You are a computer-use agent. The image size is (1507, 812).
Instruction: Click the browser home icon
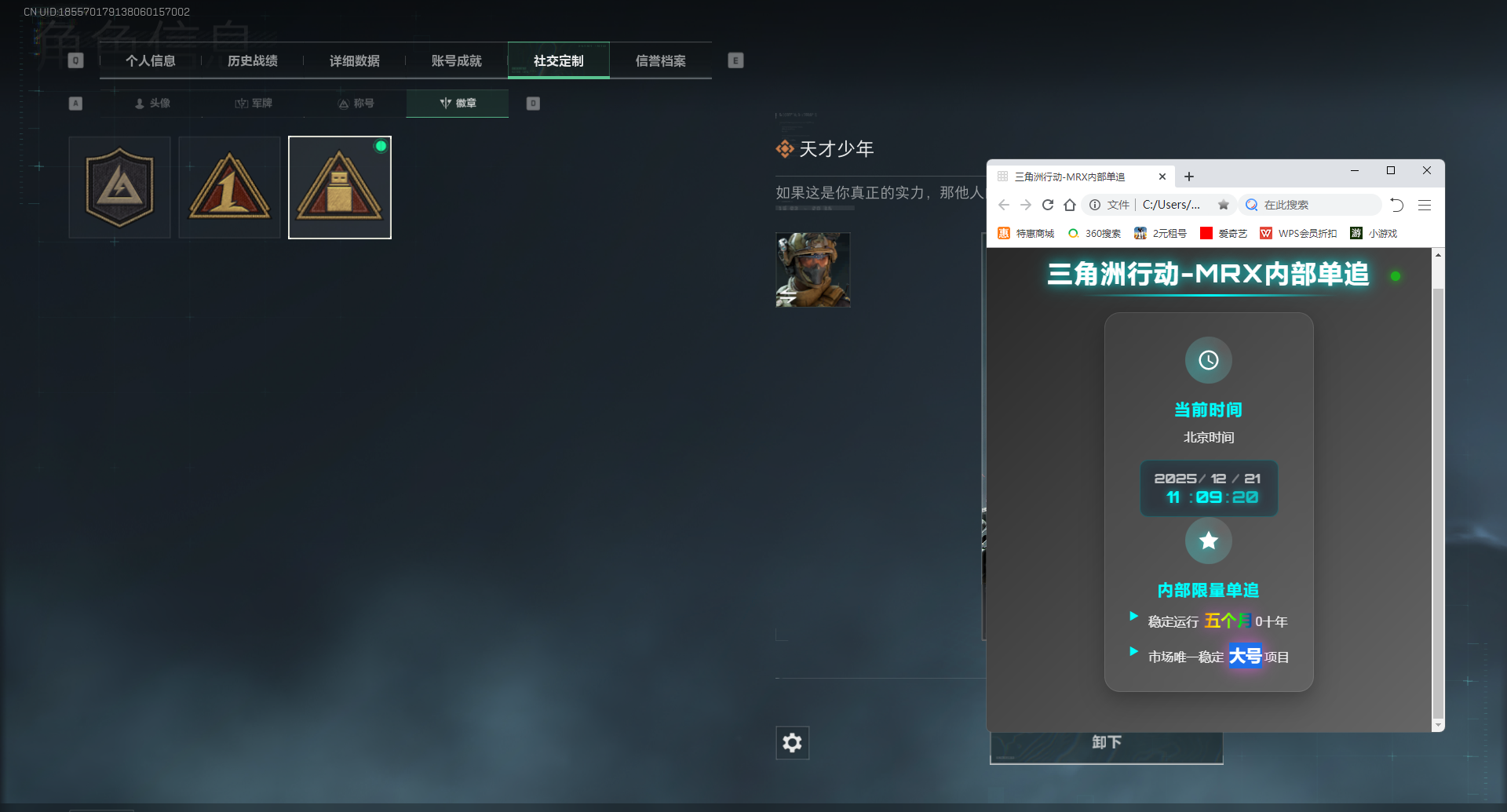(x=1069, y=205)
